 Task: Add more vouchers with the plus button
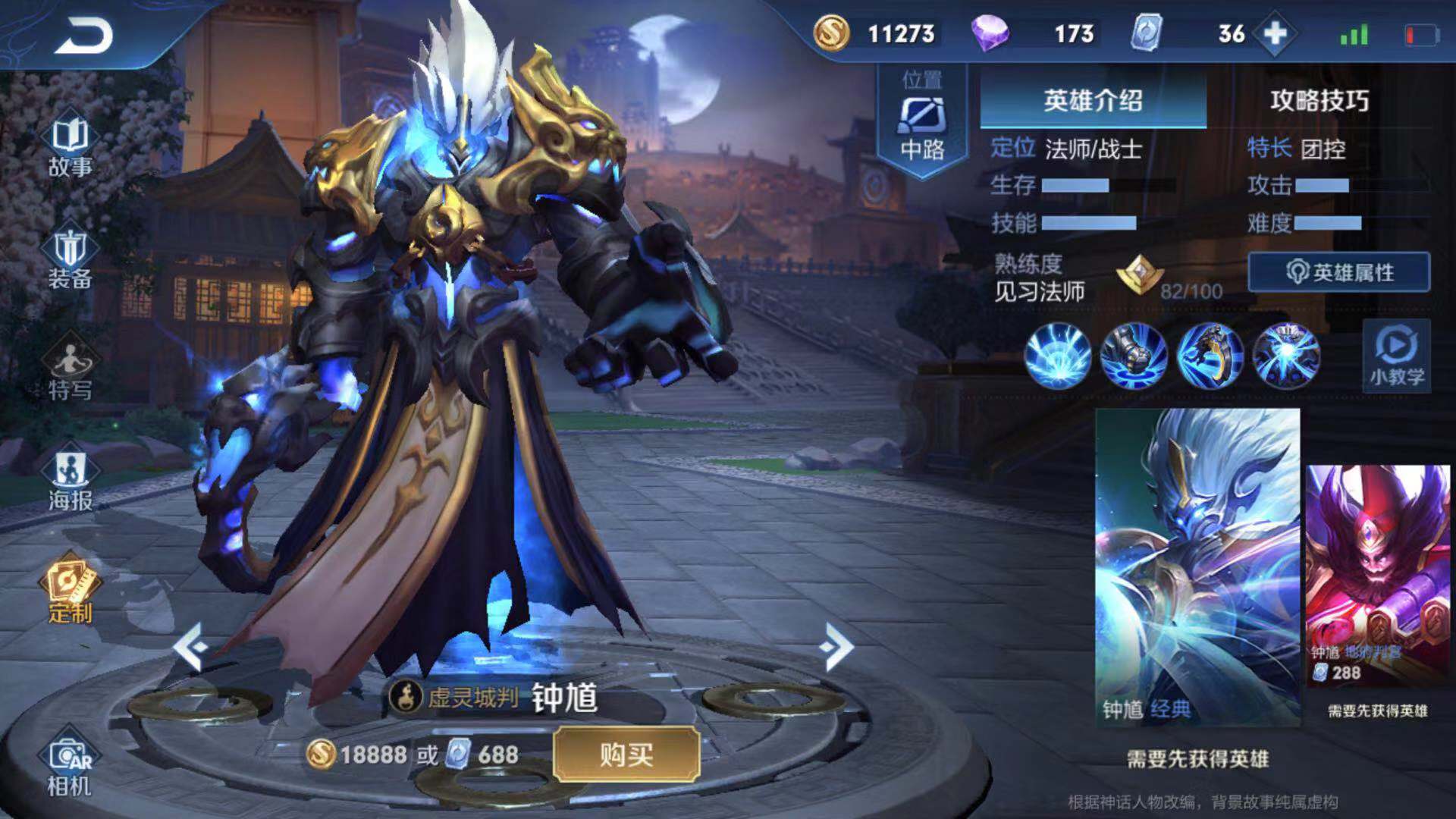pyautogui.click(x=1276, y=34)
